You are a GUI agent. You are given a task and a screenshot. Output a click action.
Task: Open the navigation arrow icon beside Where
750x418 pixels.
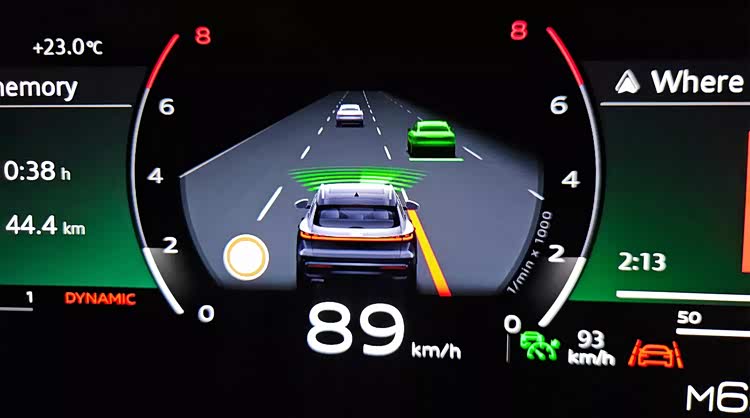click(628, 81)
